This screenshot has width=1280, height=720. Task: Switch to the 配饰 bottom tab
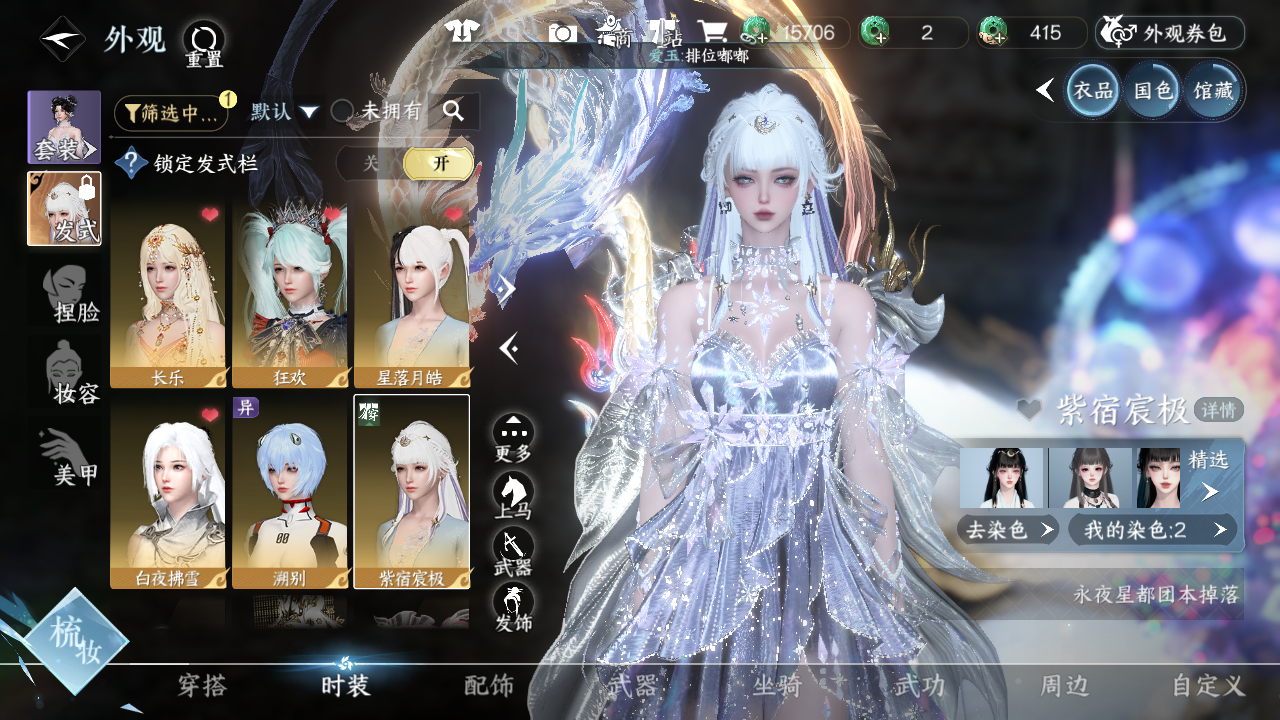[x=489, y=686]
